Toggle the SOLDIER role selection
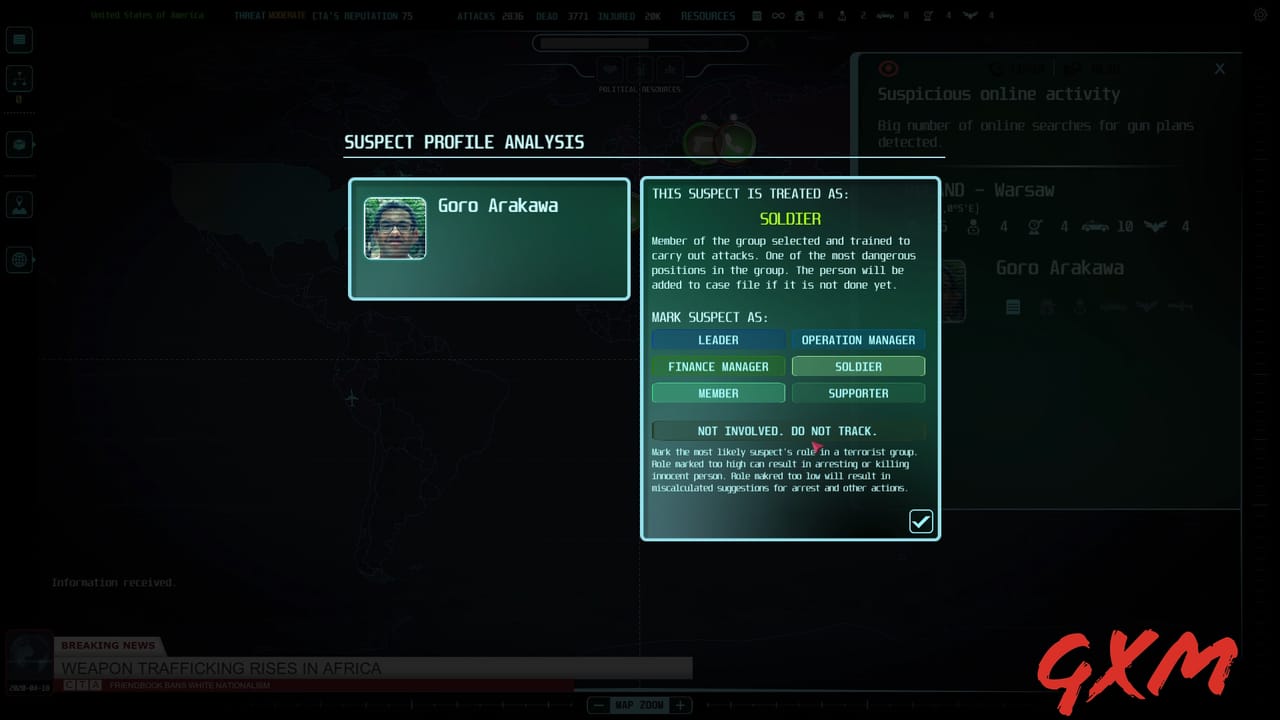 click(858, 366)
